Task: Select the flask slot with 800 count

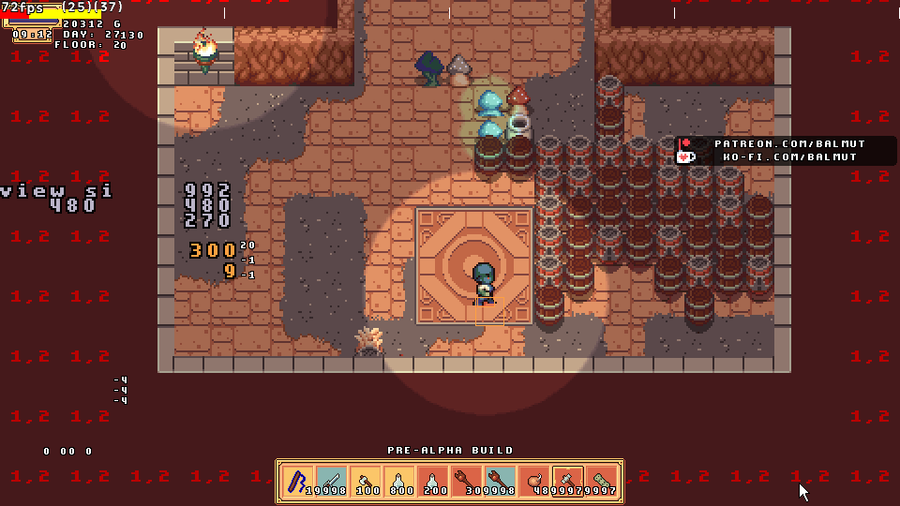Action: point(399,482)
